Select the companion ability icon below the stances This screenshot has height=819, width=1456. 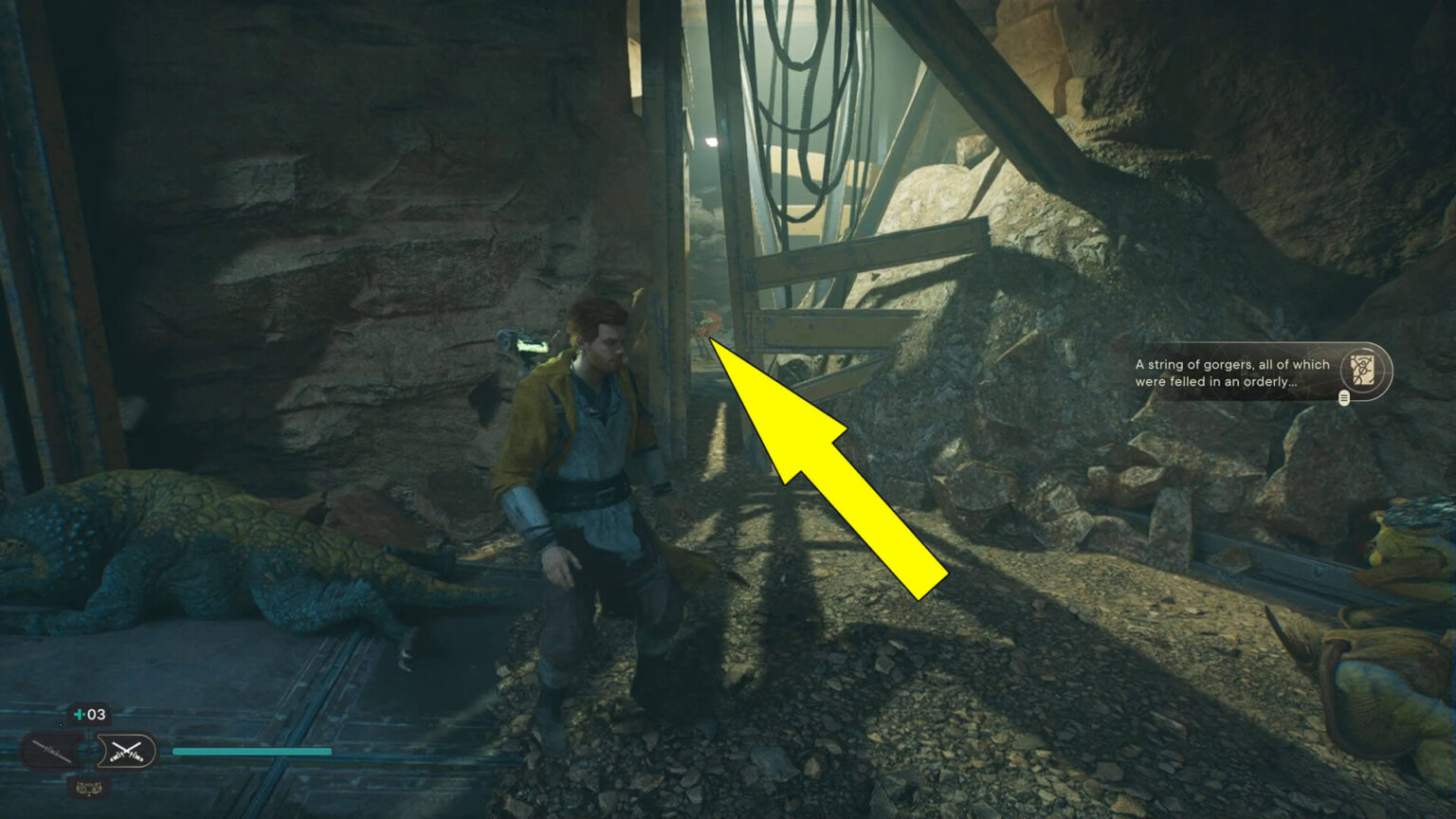click(x=90, y=788)
